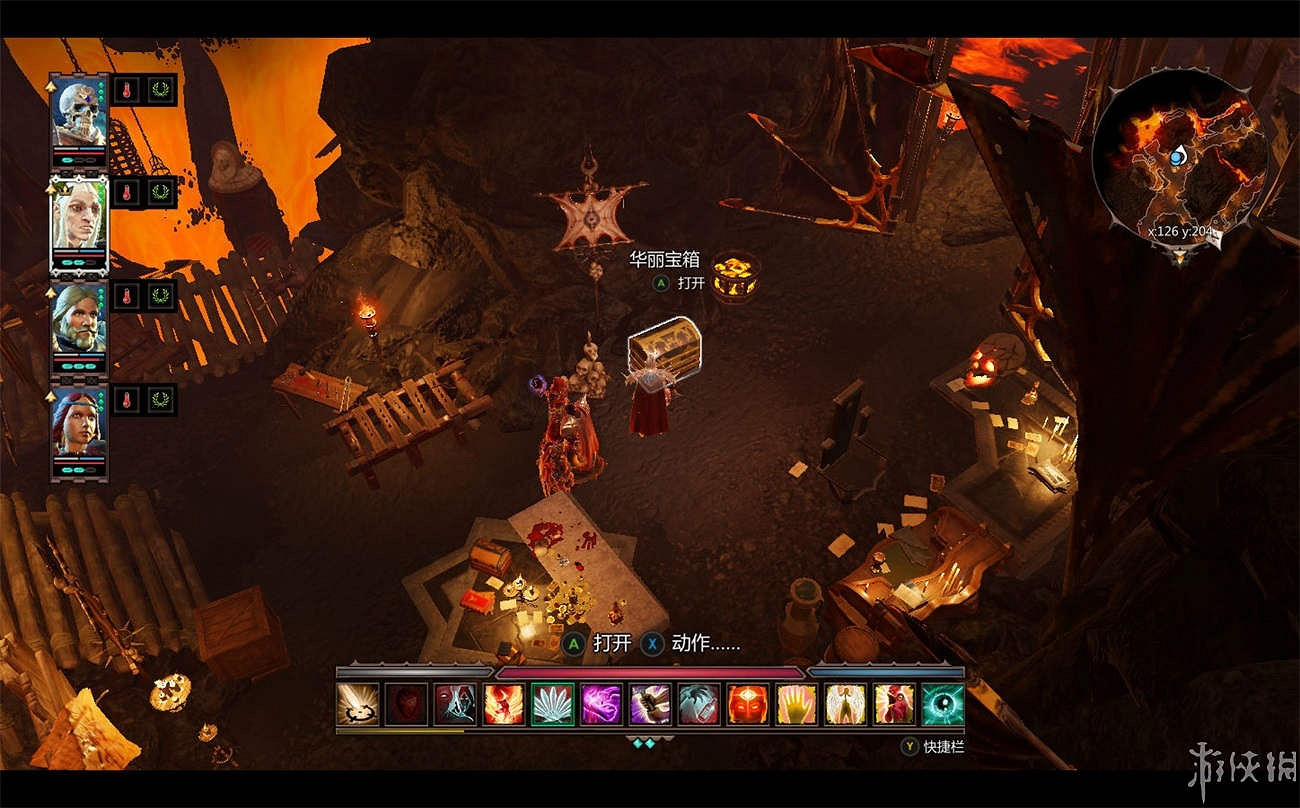Click the red-haired woman's laurel wreath status

(x=160, y=400)
